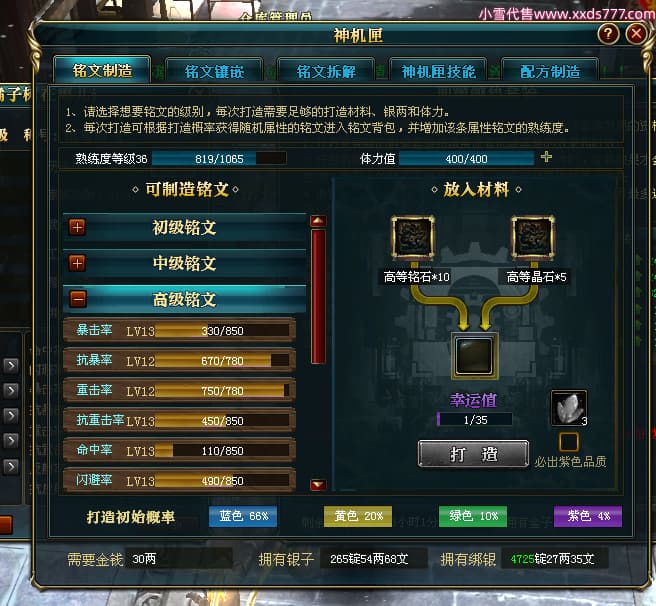Select the 重击率 inscription row
The image size is (656, 606).
coord(179,391)
